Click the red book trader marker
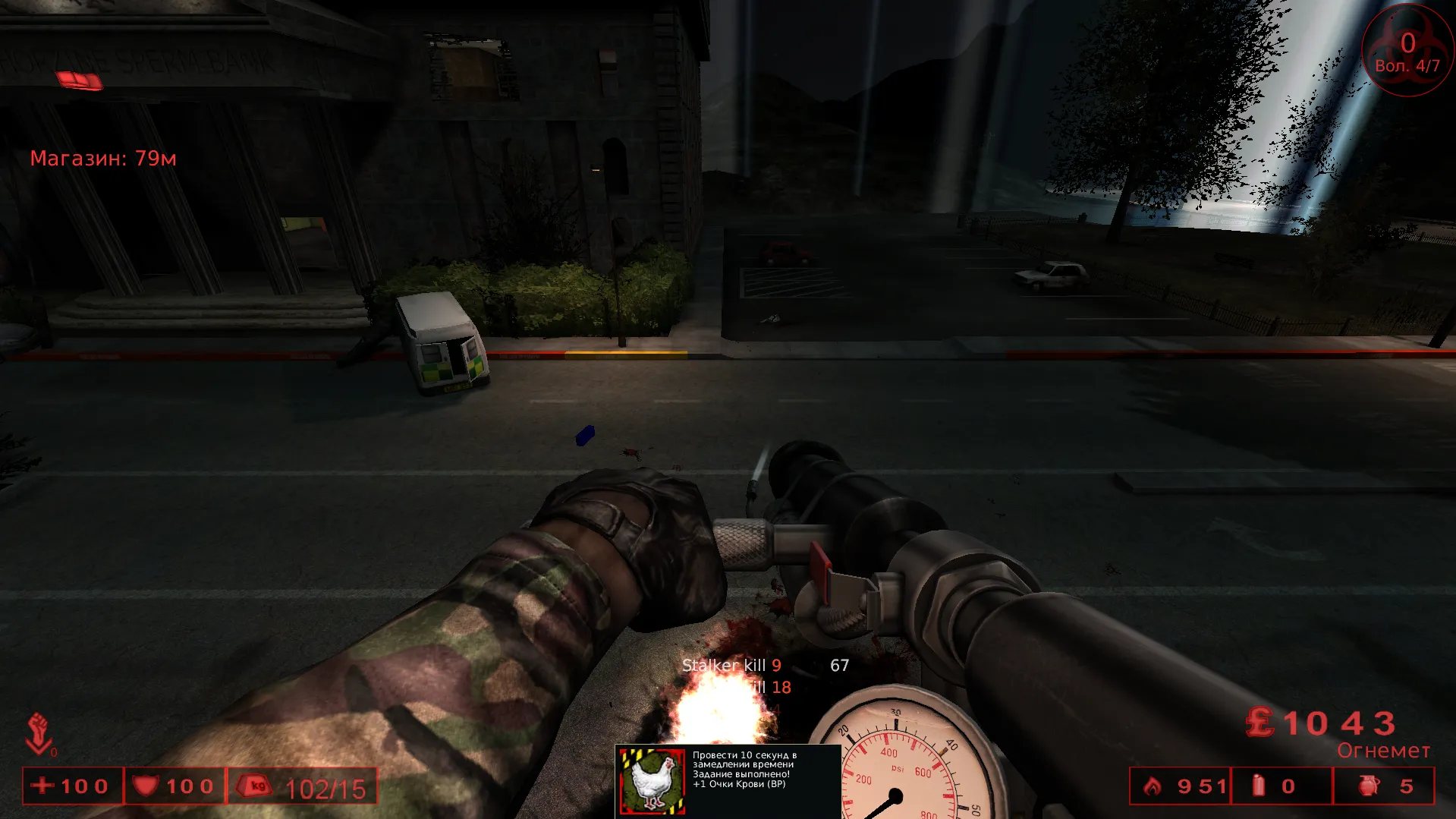The width and height of the screenshot is (1456, 819). tap(79, 80)
